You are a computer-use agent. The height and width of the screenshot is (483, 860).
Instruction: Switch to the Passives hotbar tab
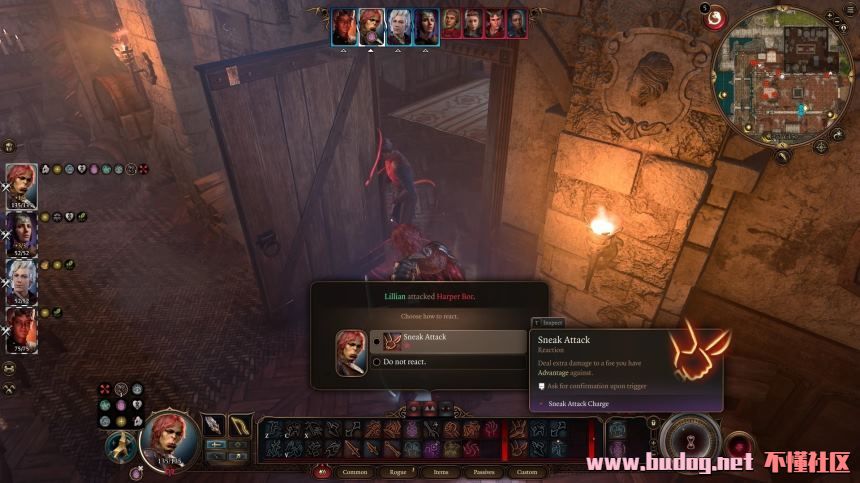[484, 471]
